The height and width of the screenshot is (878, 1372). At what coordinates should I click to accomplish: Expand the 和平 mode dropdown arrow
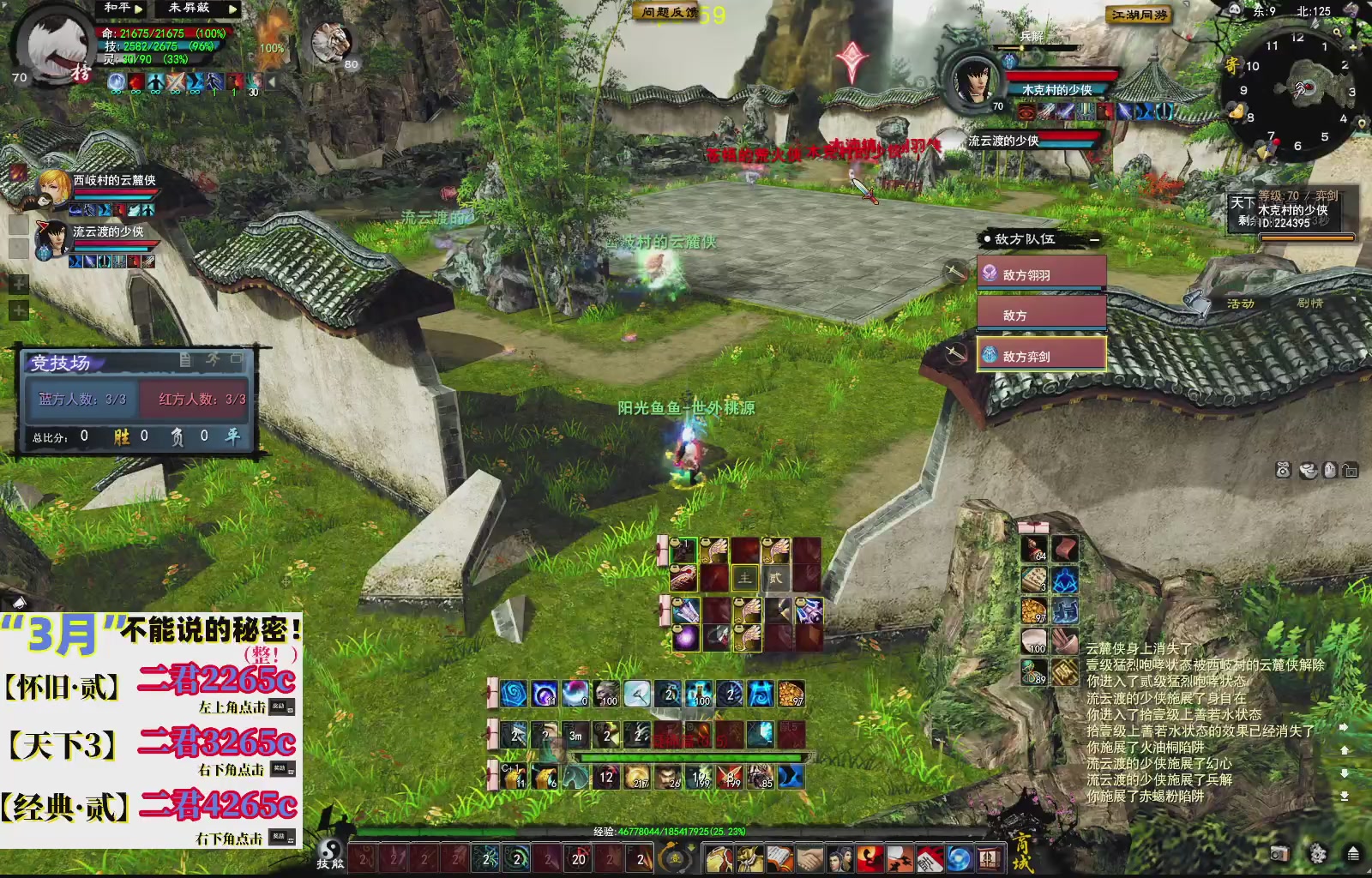coord(139,9)
